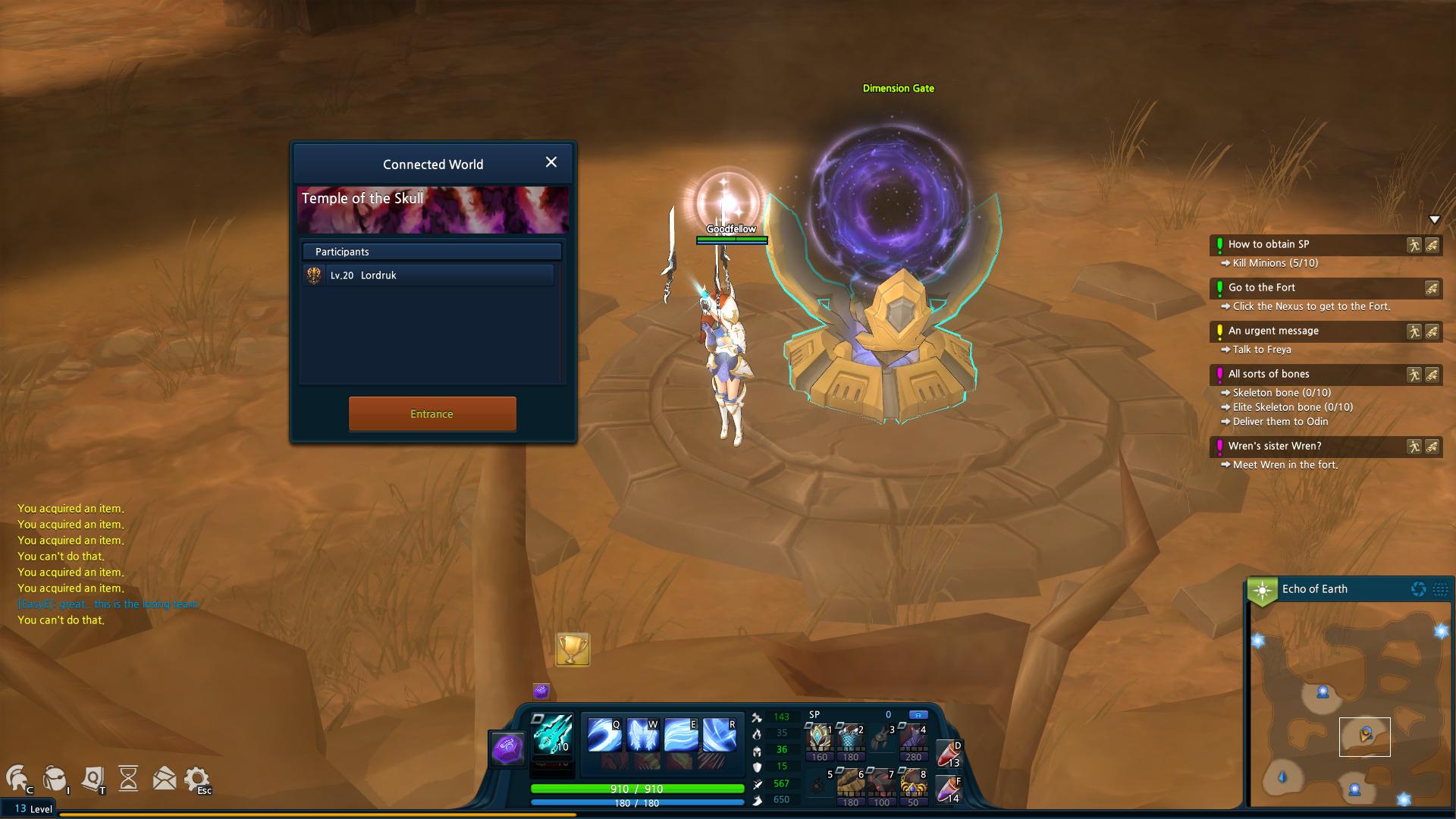1456x819 pixels.
Task: Open the quest log scroll icon
Action: click(93, 779)
